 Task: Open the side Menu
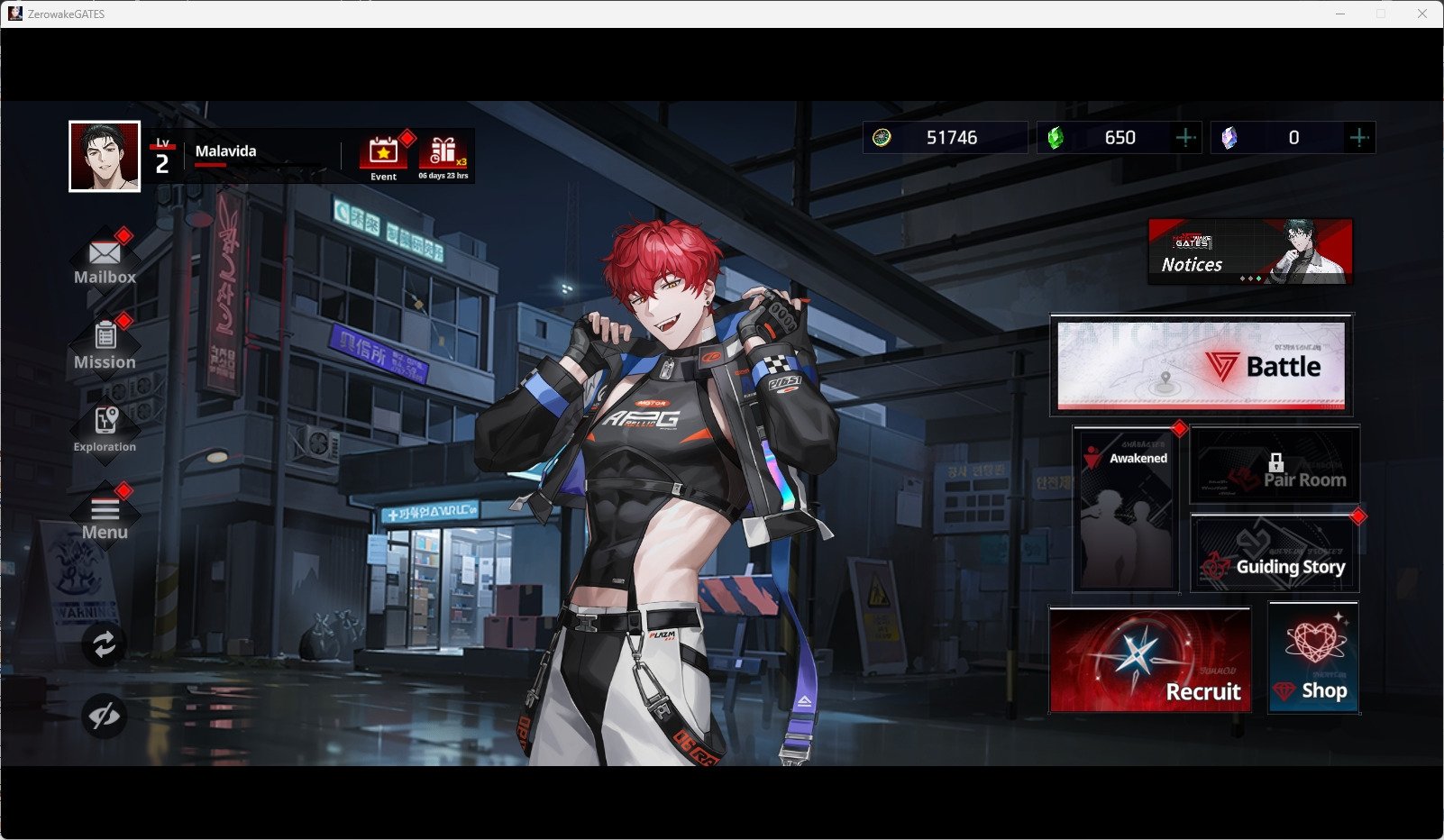(105, 516)
